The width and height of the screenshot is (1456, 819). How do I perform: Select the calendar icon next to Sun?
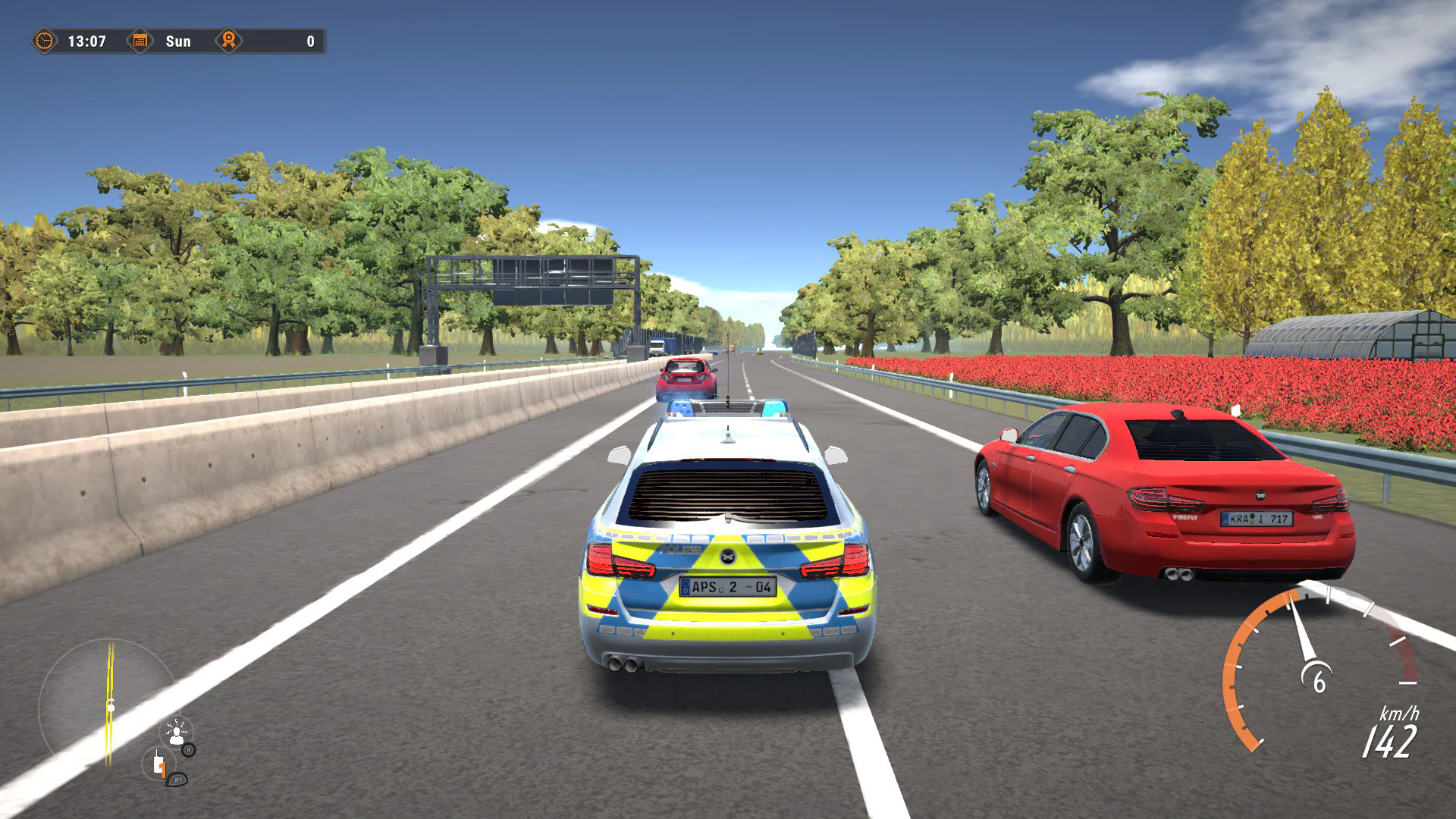[141, 42]
